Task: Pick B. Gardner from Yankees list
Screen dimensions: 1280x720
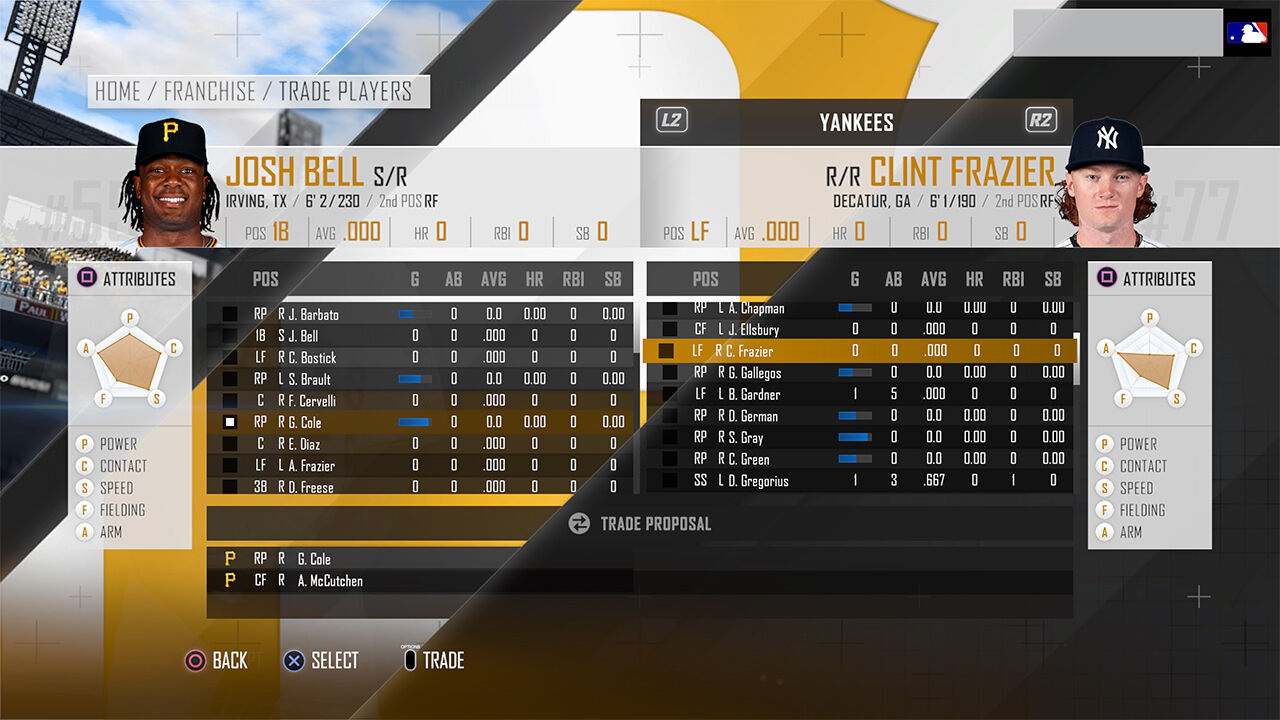Action: coord(752,395)
